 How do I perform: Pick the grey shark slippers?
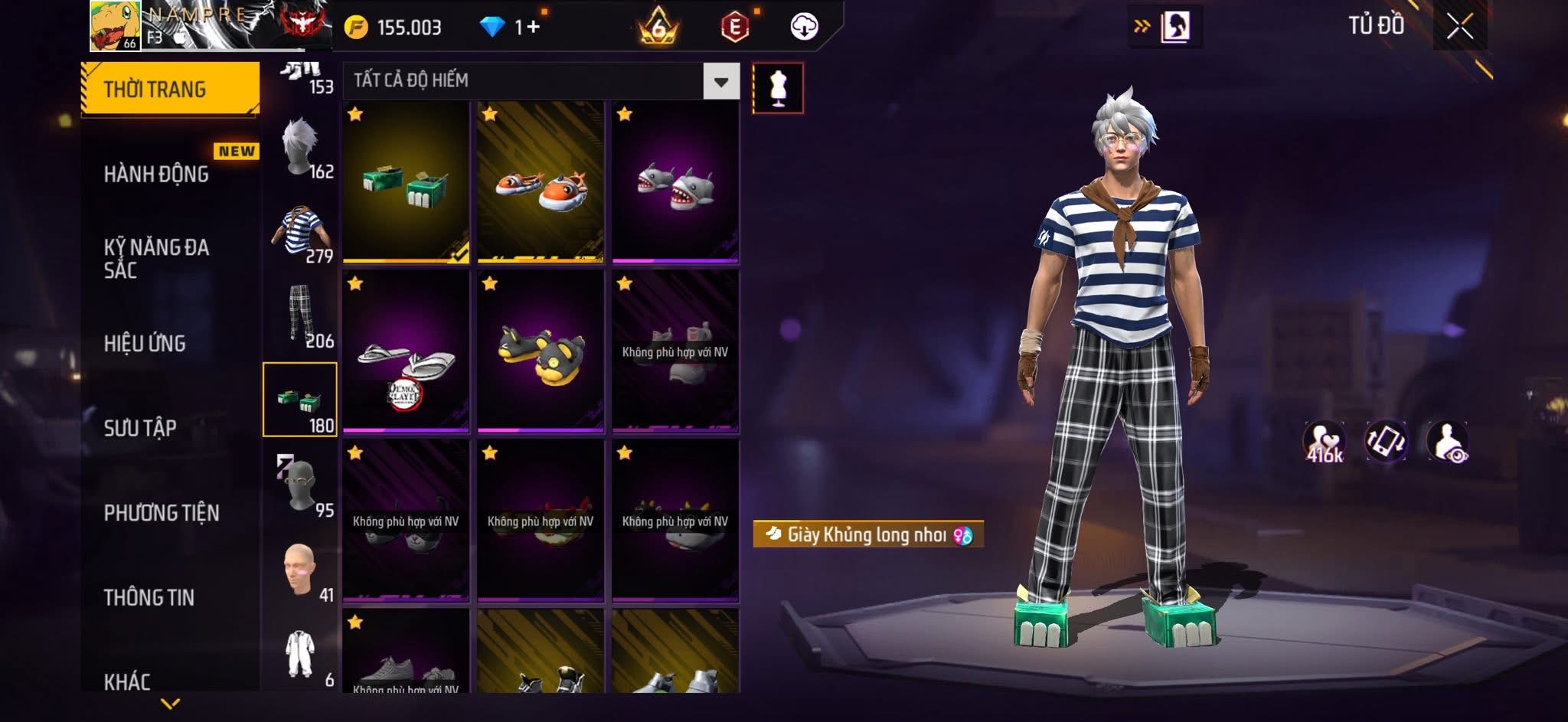pyautogui.click(x=675, y=182)
